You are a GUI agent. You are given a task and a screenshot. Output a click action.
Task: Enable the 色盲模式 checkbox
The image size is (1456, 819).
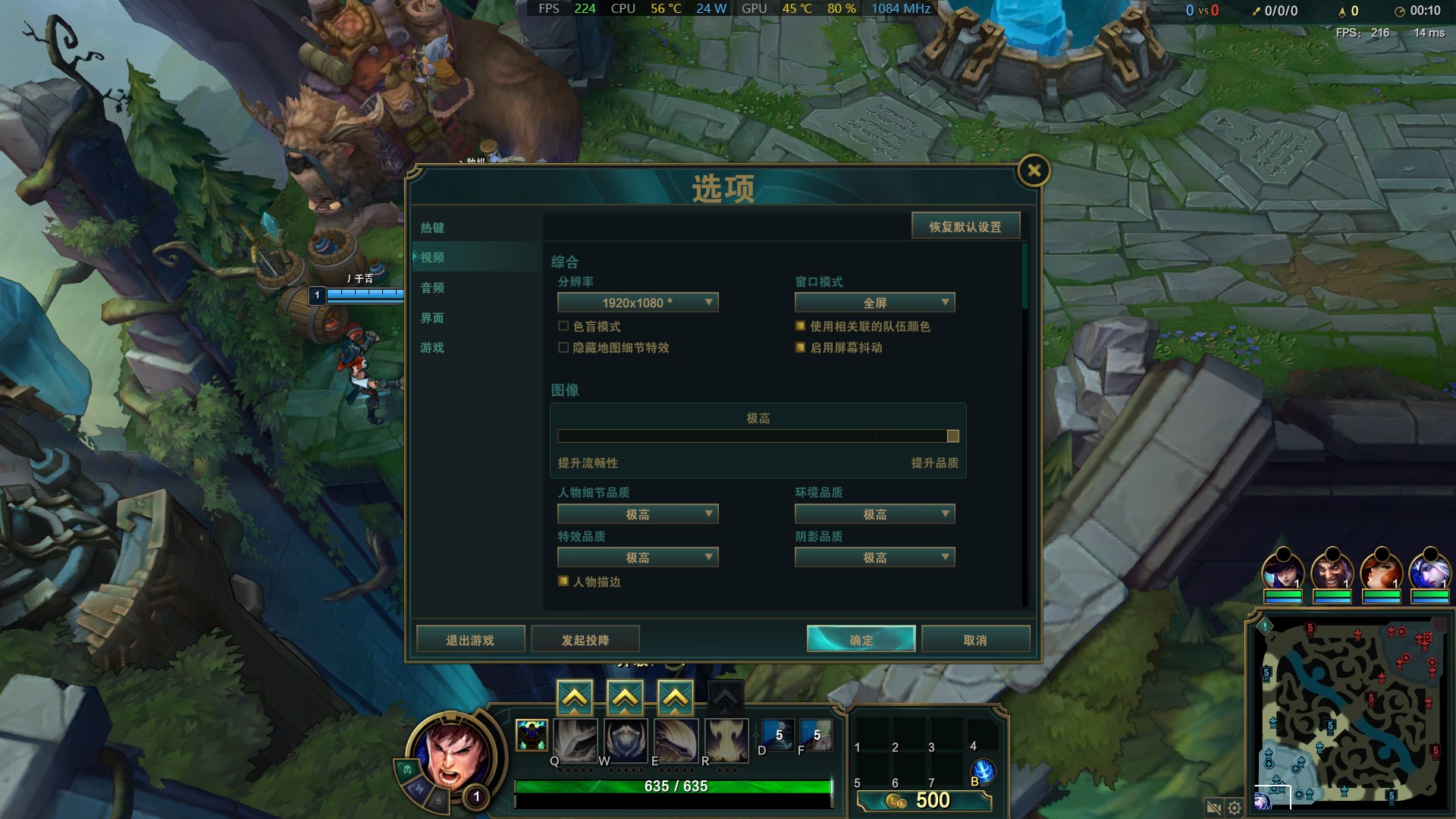pyautogui.click(x=562, y=325)
